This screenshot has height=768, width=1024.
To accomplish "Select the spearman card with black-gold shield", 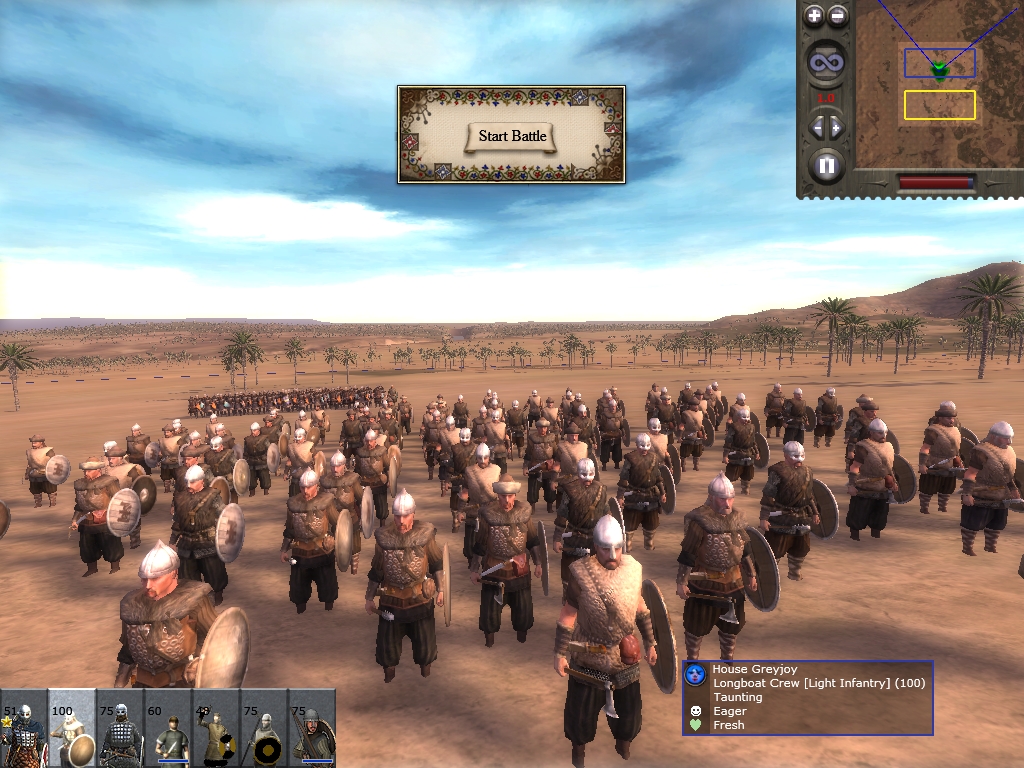I will (x=264, y=729).
